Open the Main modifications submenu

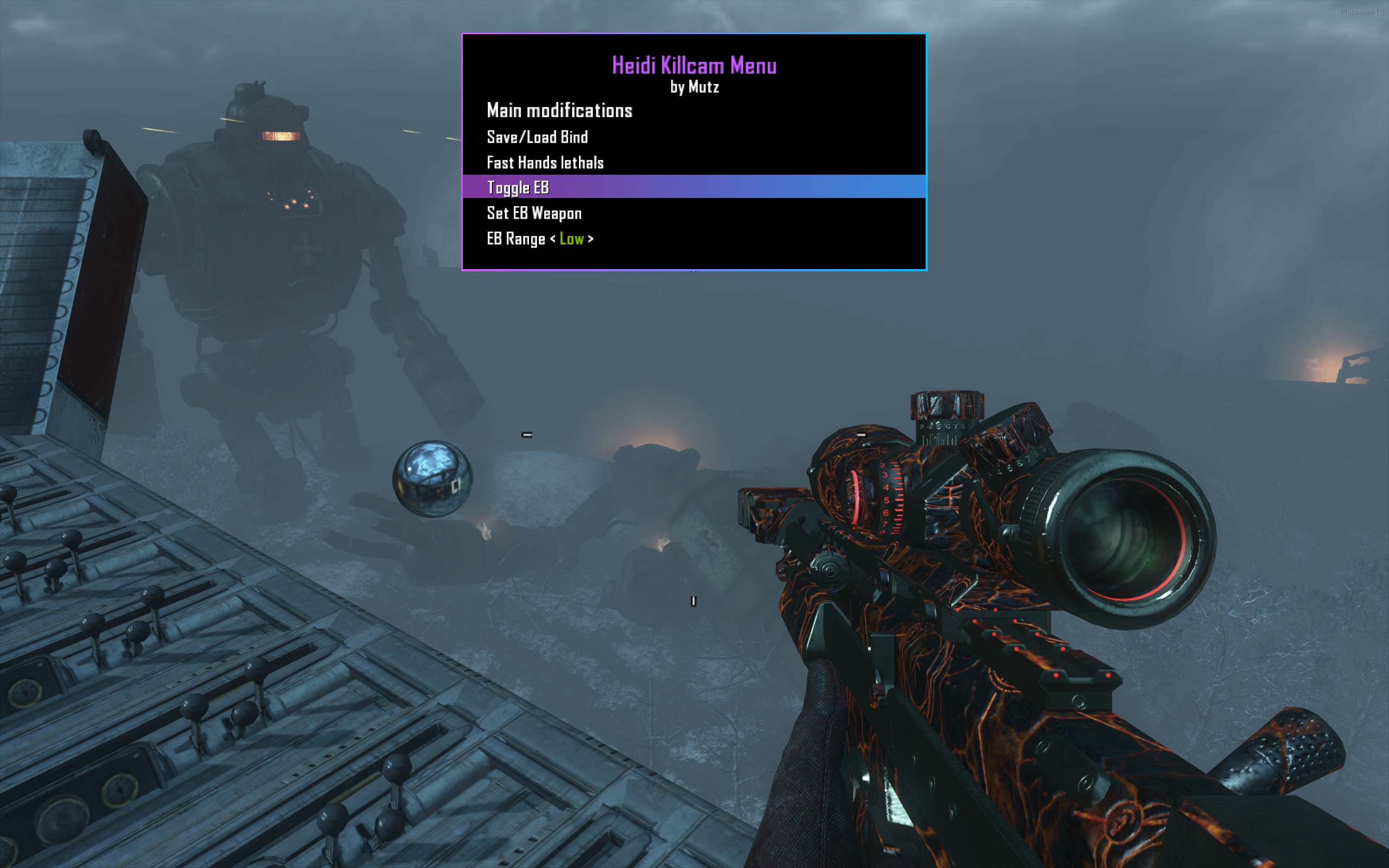pos(559,110)
